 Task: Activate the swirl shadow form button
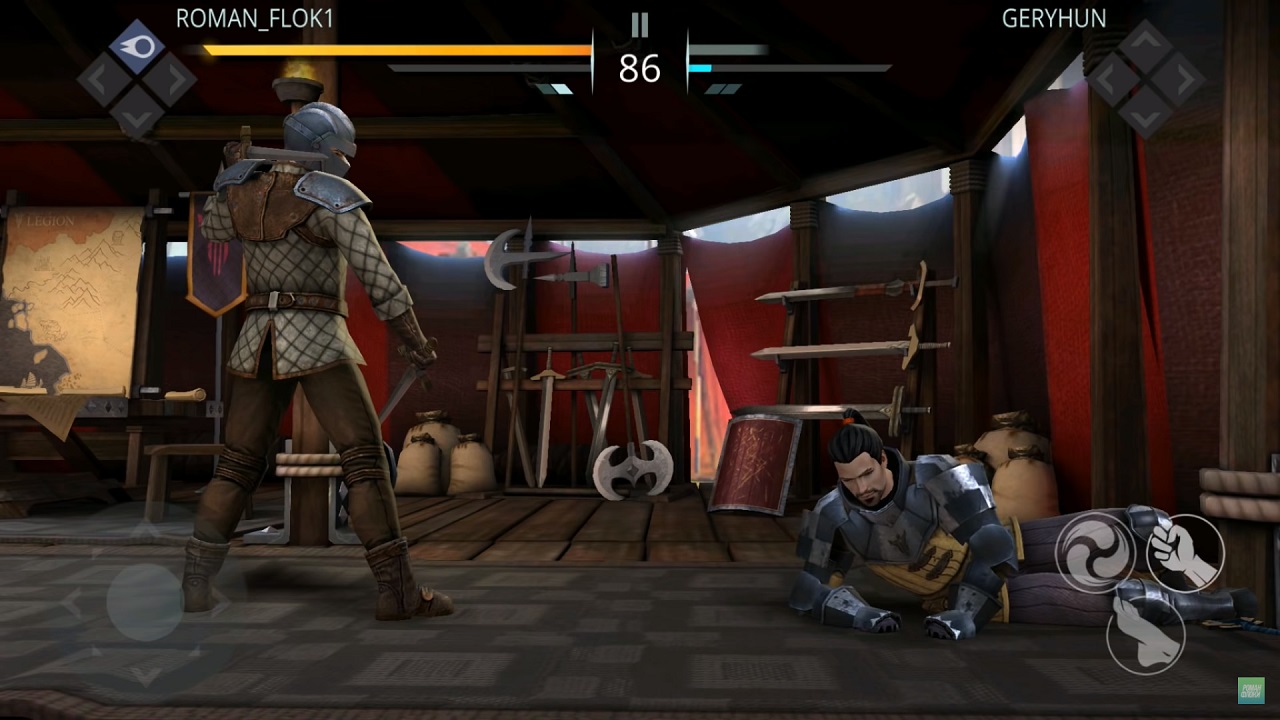coord(1094,549)
